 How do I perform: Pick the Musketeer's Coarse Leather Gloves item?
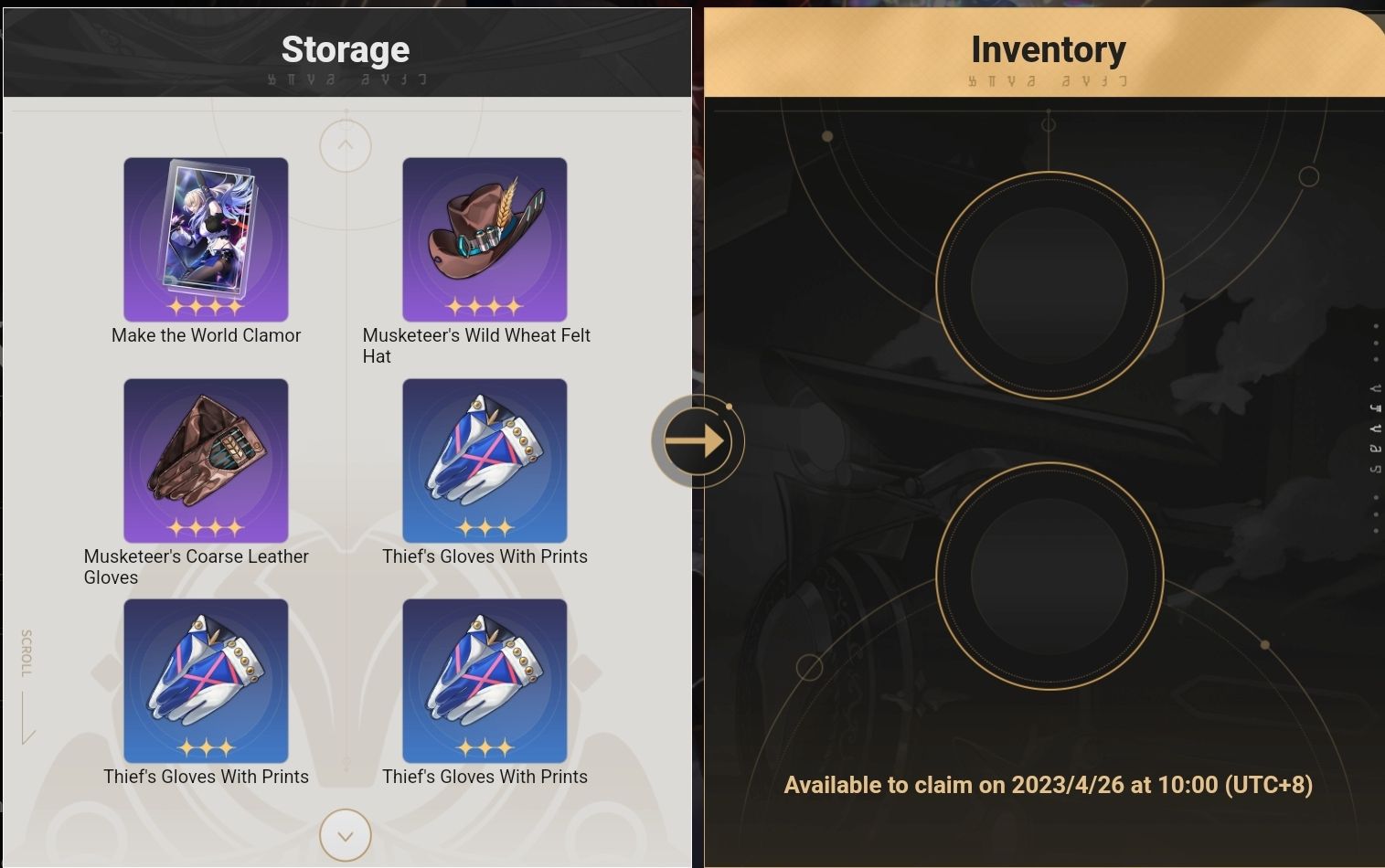(206, 460)
